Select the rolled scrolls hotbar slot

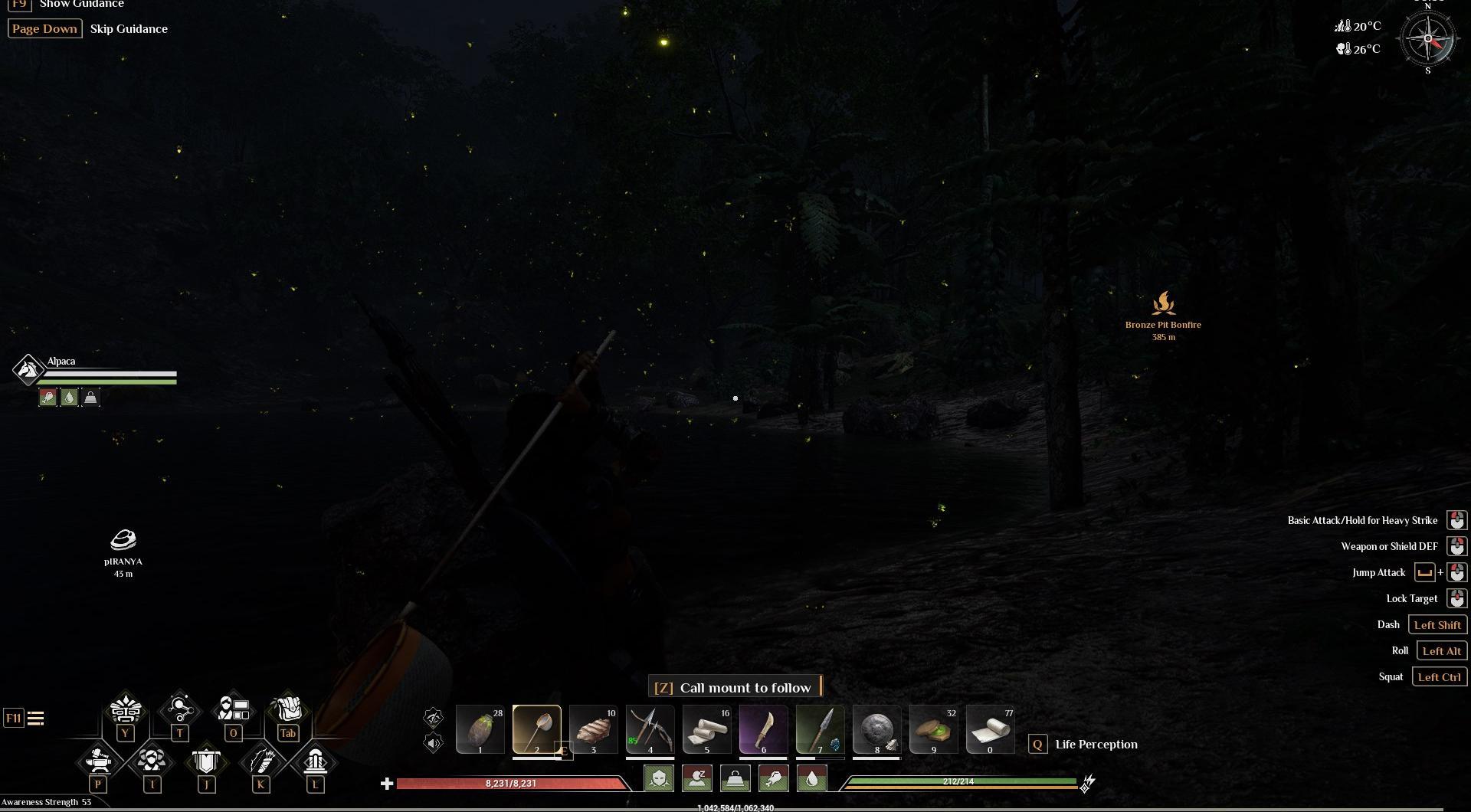pos(706,729)
